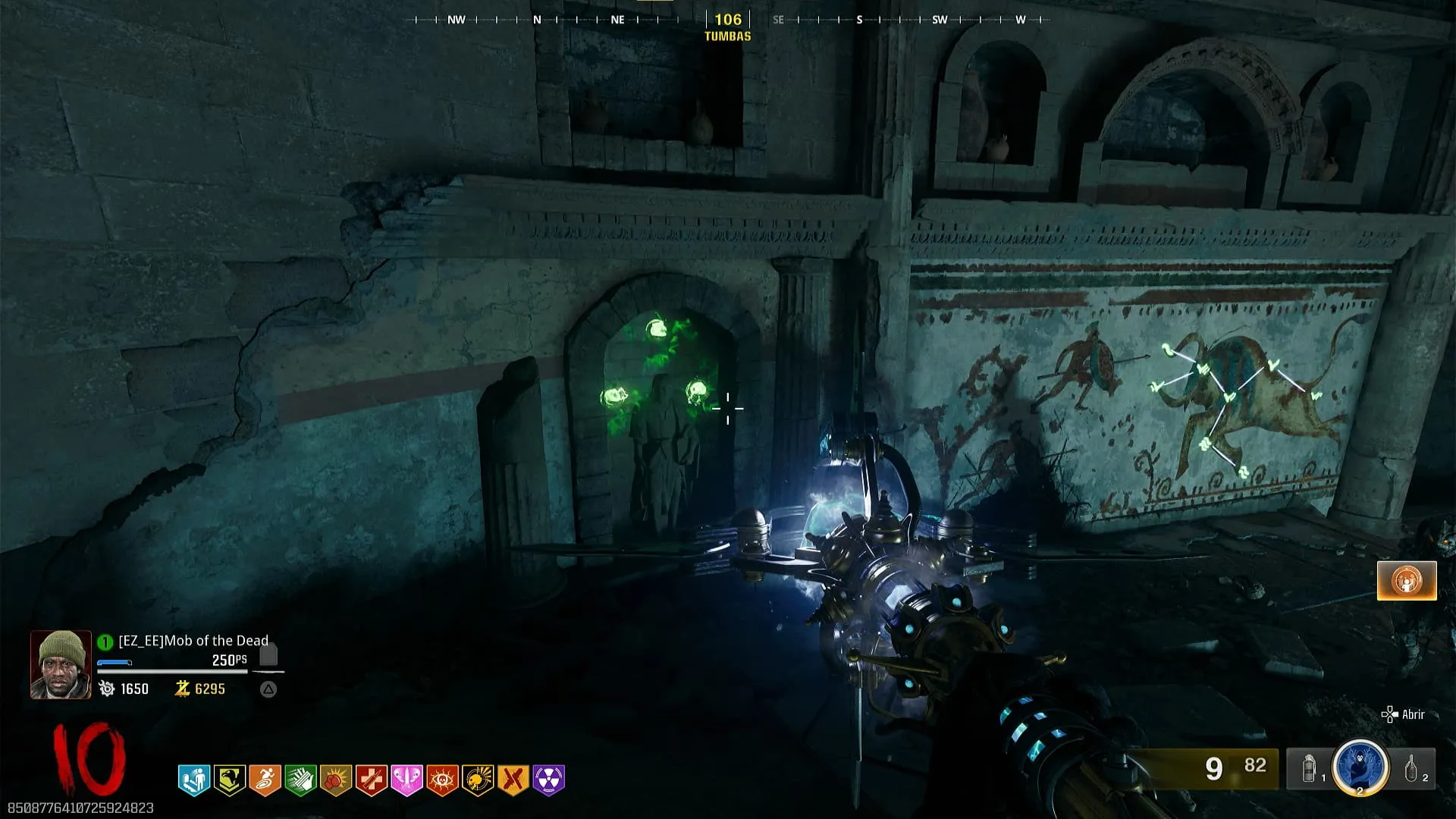Screen dimensions: 1456x819
Task: Select the lethal grenade slot
Action: (x=1412, y=769)
